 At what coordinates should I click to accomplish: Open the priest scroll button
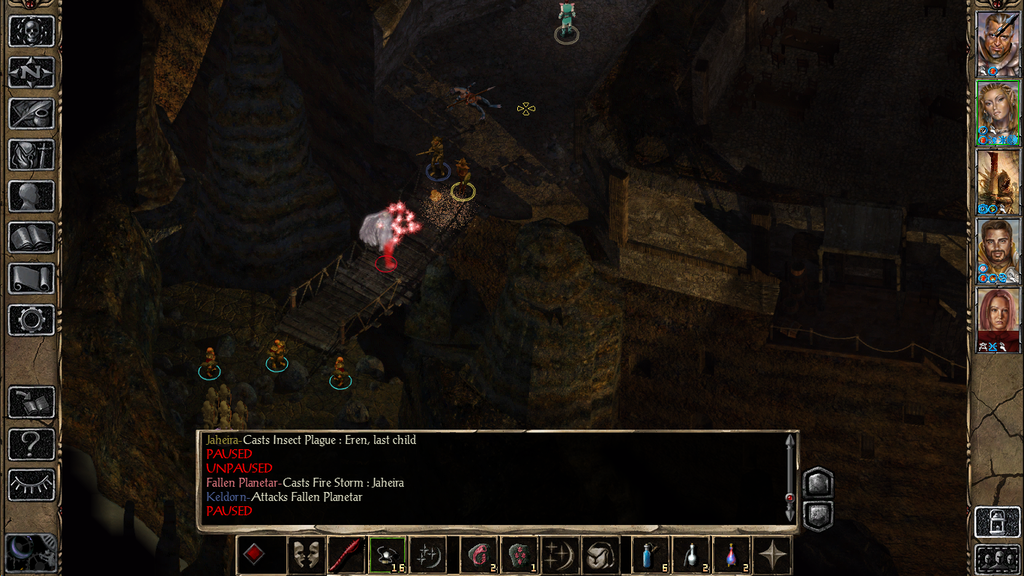pyautogui.click(x=31, y=279)
